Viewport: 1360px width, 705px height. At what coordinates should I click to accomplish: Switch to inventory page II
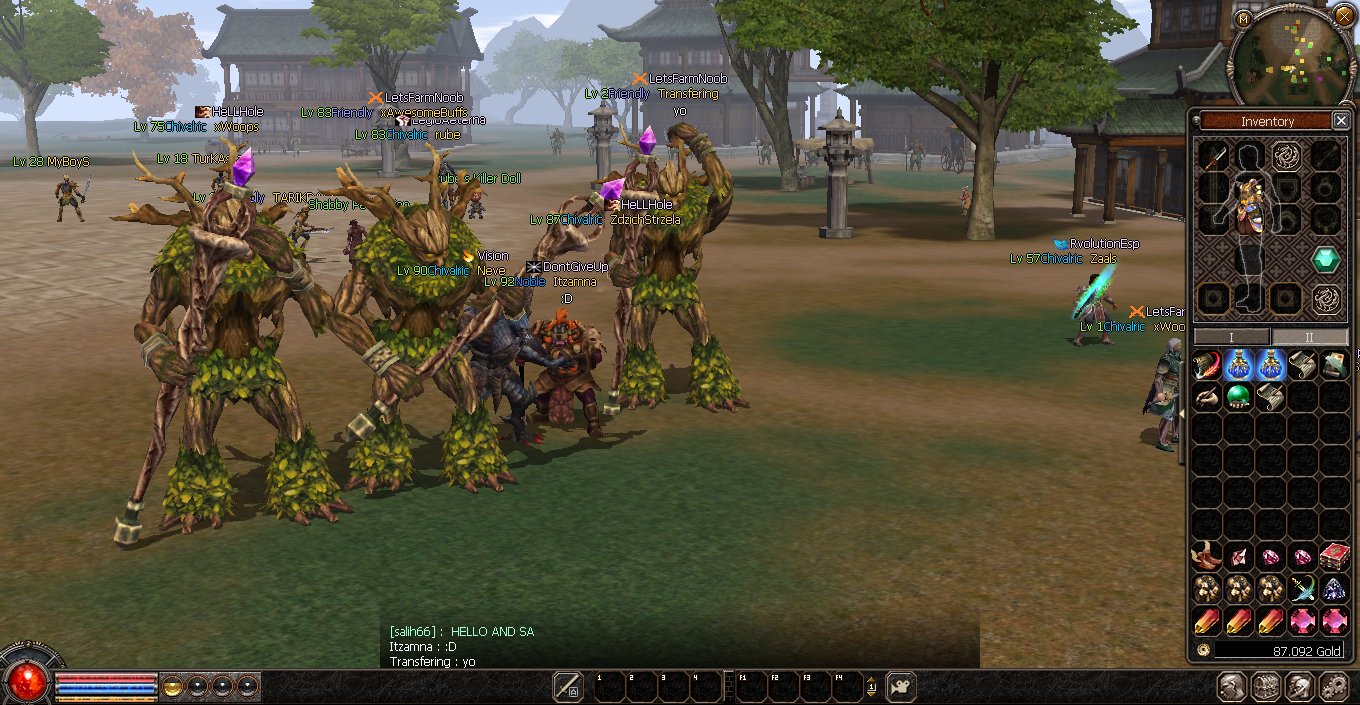[x=1309, y=337]
